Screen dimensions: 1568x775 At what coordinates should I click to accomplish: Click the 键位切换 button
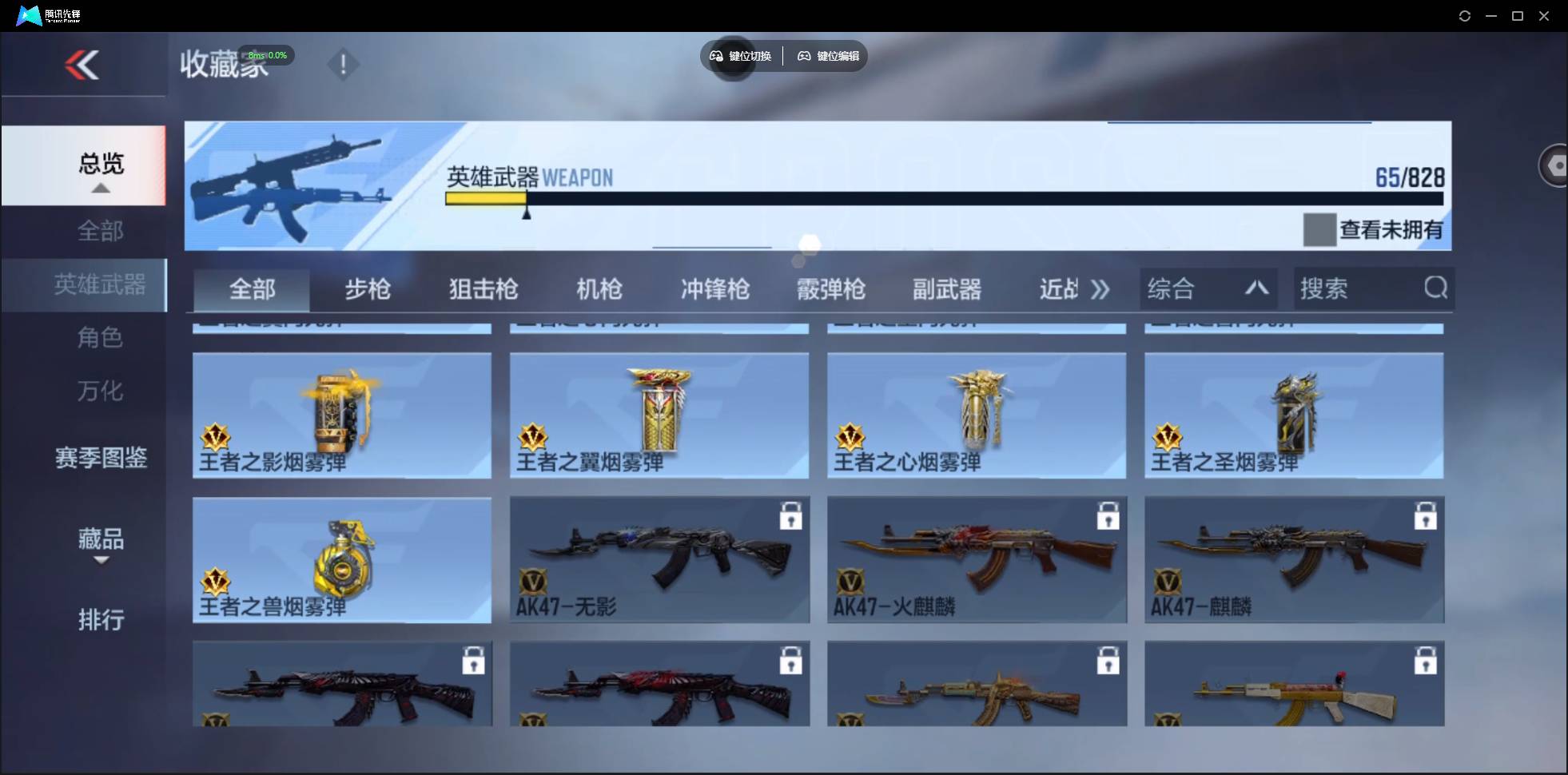(x=741, y=56)
